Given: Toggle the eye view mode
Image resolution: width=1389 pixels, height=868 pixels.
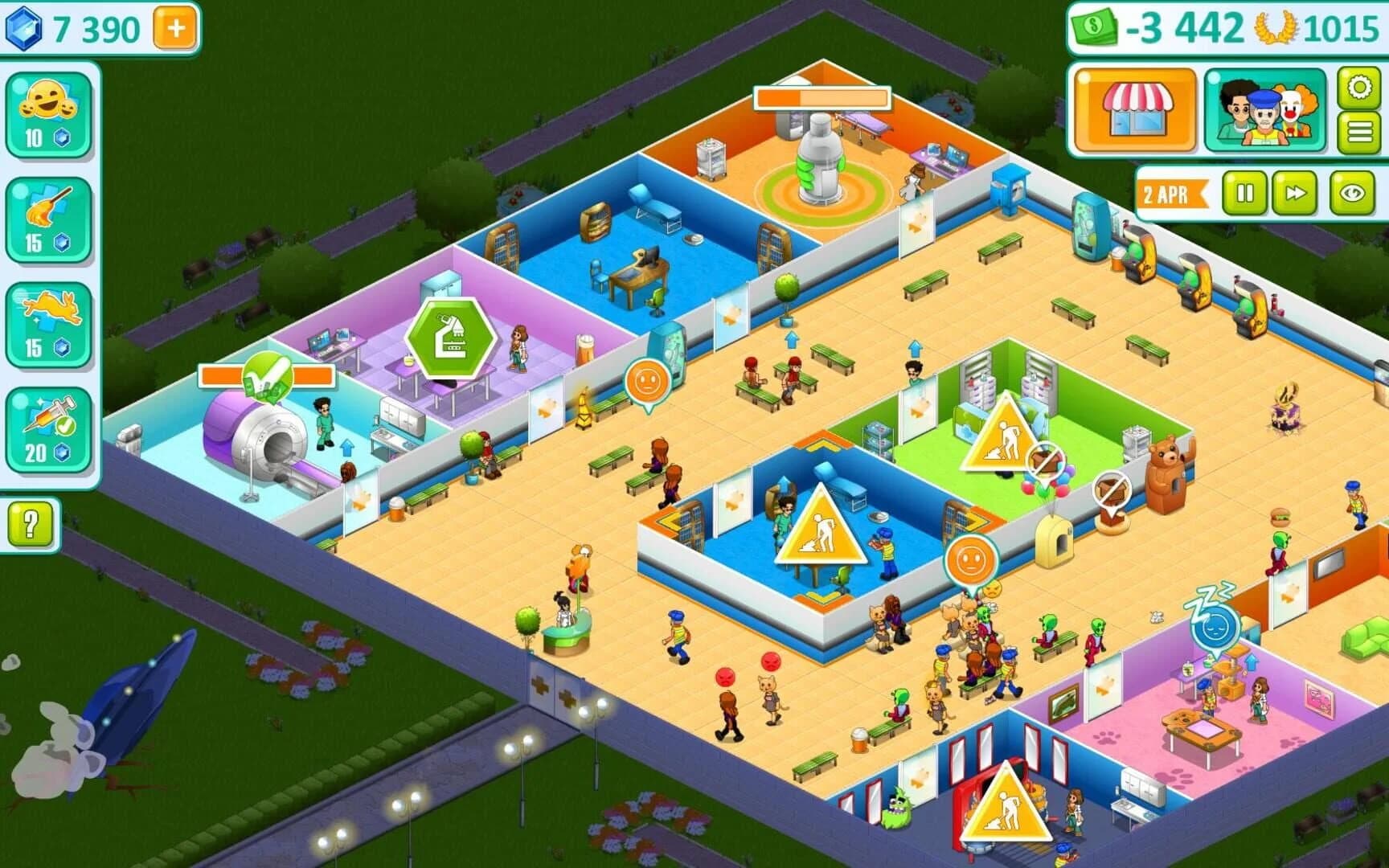Looking at the screenshot, I should click(x=1353, y=194).
